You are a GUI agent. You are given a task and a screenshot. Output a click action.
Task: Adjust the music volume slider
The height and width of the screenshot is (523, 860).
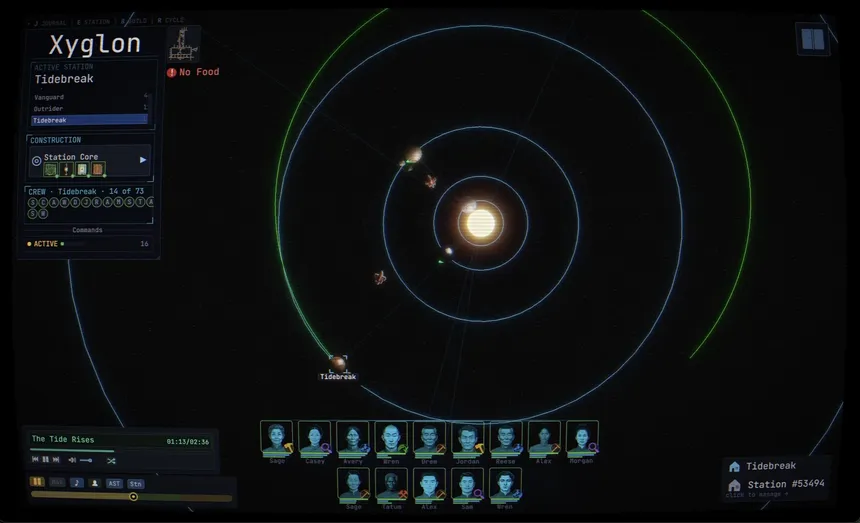click(86, 460)
